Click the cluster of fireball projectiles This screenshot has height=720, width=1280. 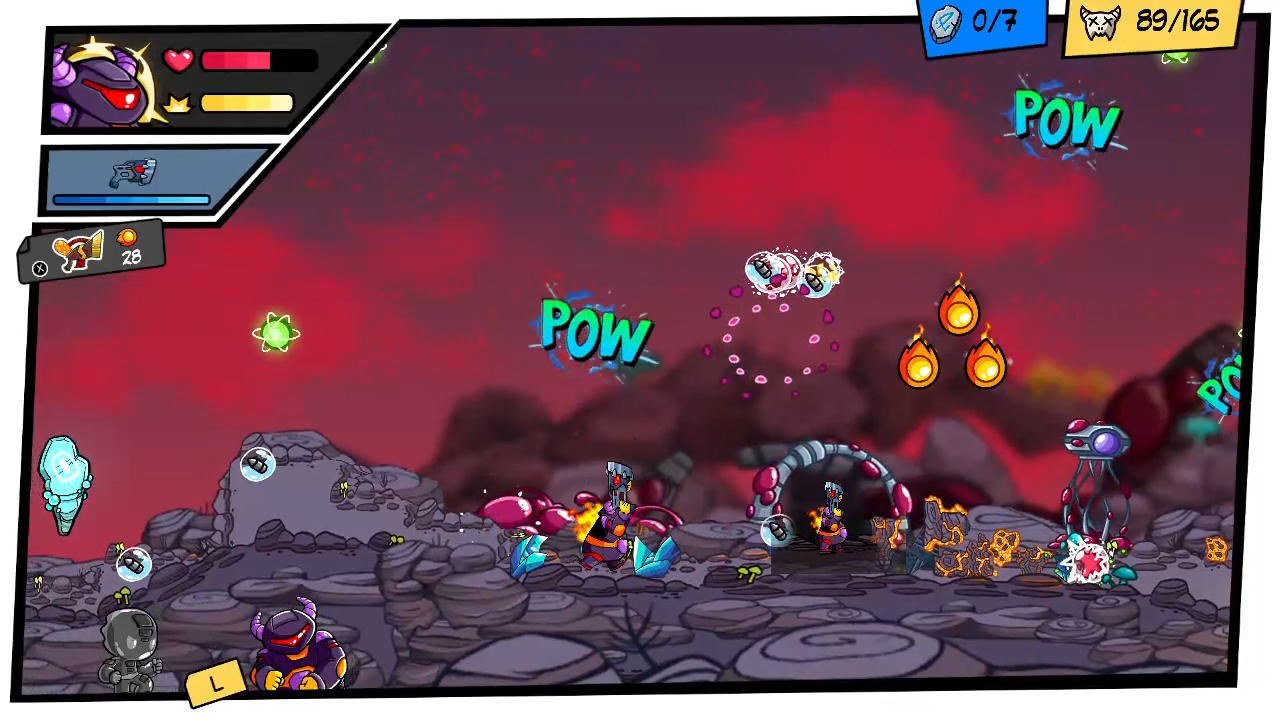955,340
